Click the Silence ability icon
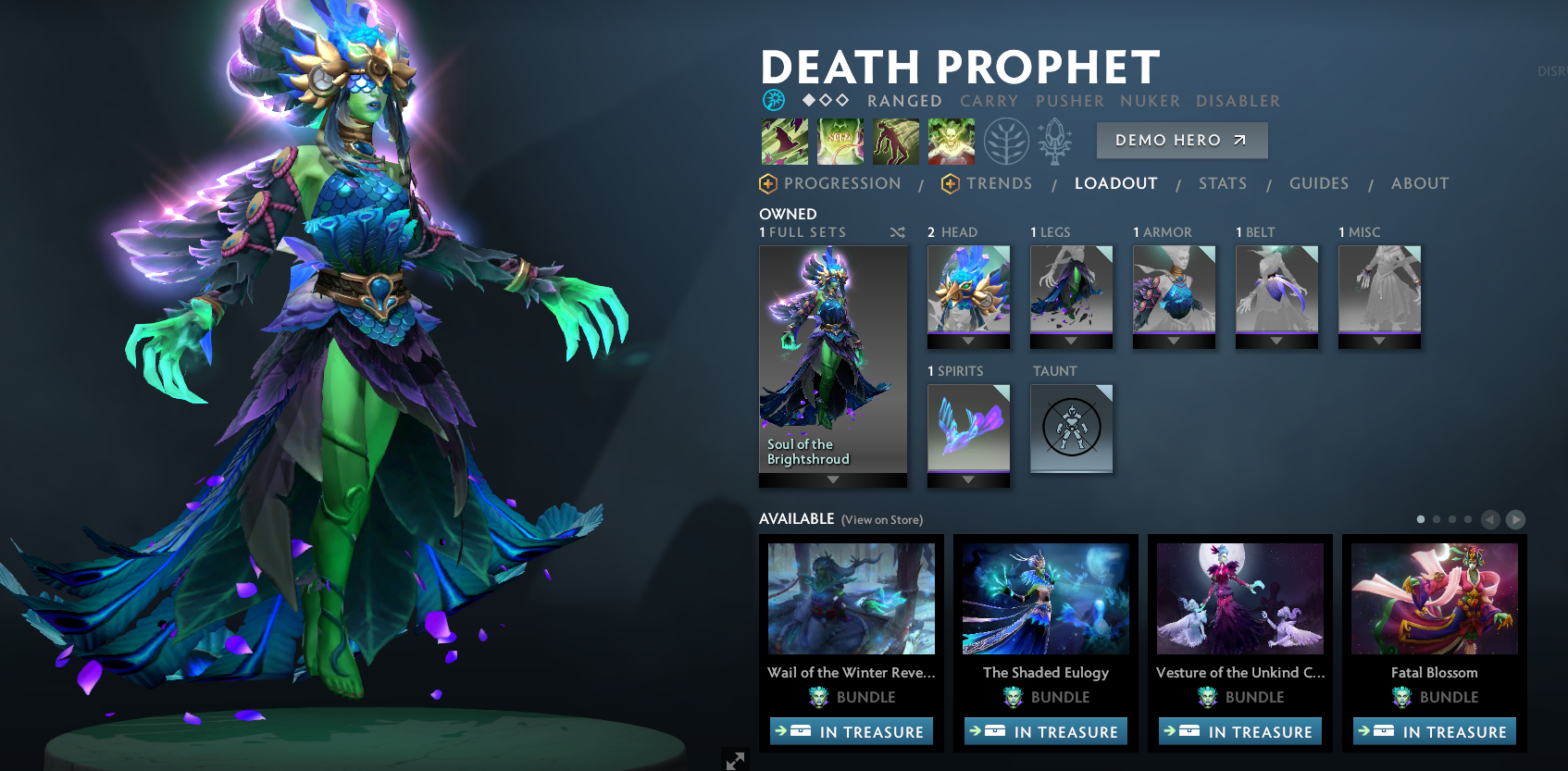Viewport: 1568px width, 771px height. [x=840, y=141]
